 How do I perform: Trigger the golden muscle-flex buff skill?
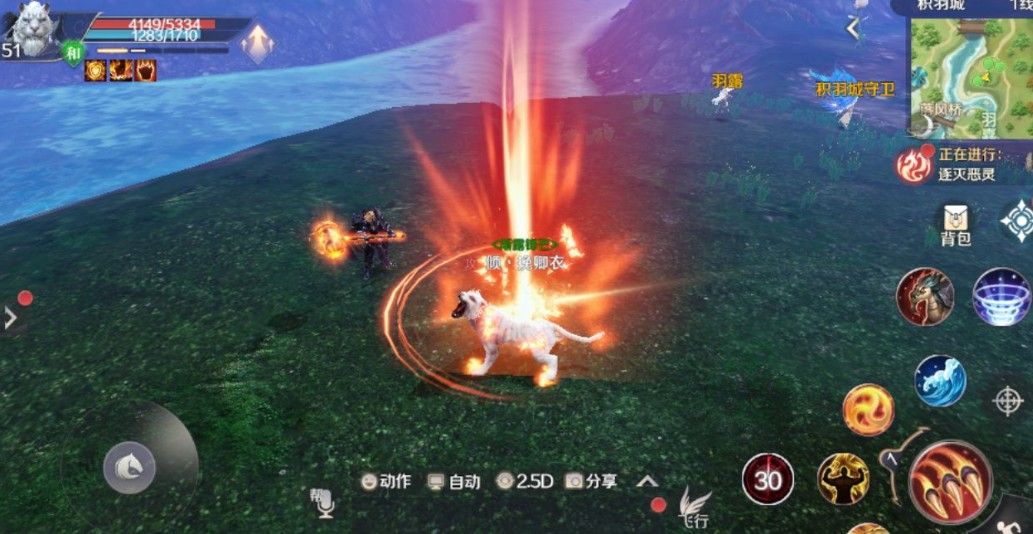pyautogui.click(x=843, y=479)
